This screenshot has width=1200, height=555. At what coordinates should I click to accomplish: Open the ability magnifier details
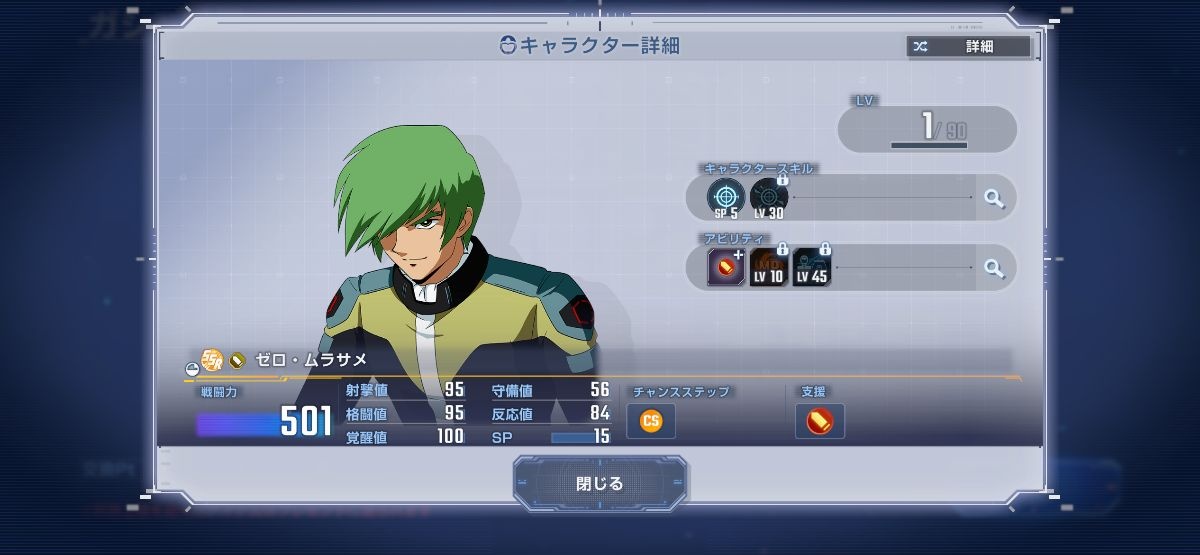994,268
